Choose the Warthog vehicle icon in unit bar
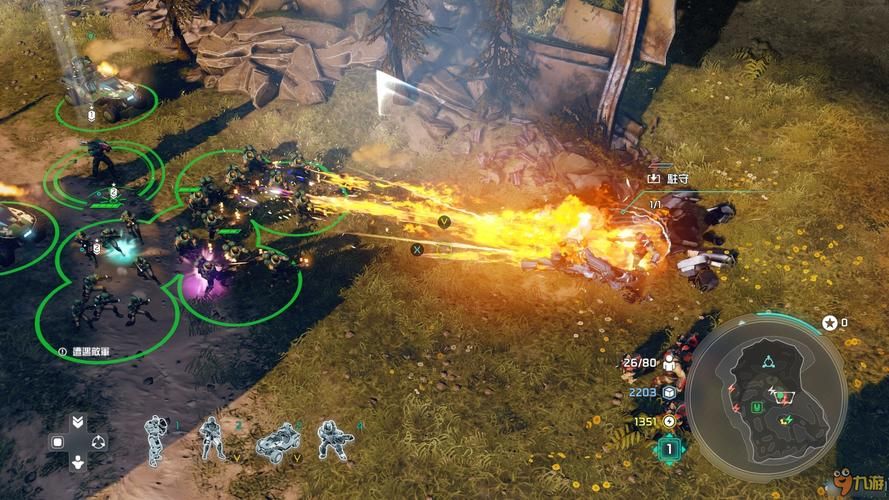889x500 pixels. 277,441
